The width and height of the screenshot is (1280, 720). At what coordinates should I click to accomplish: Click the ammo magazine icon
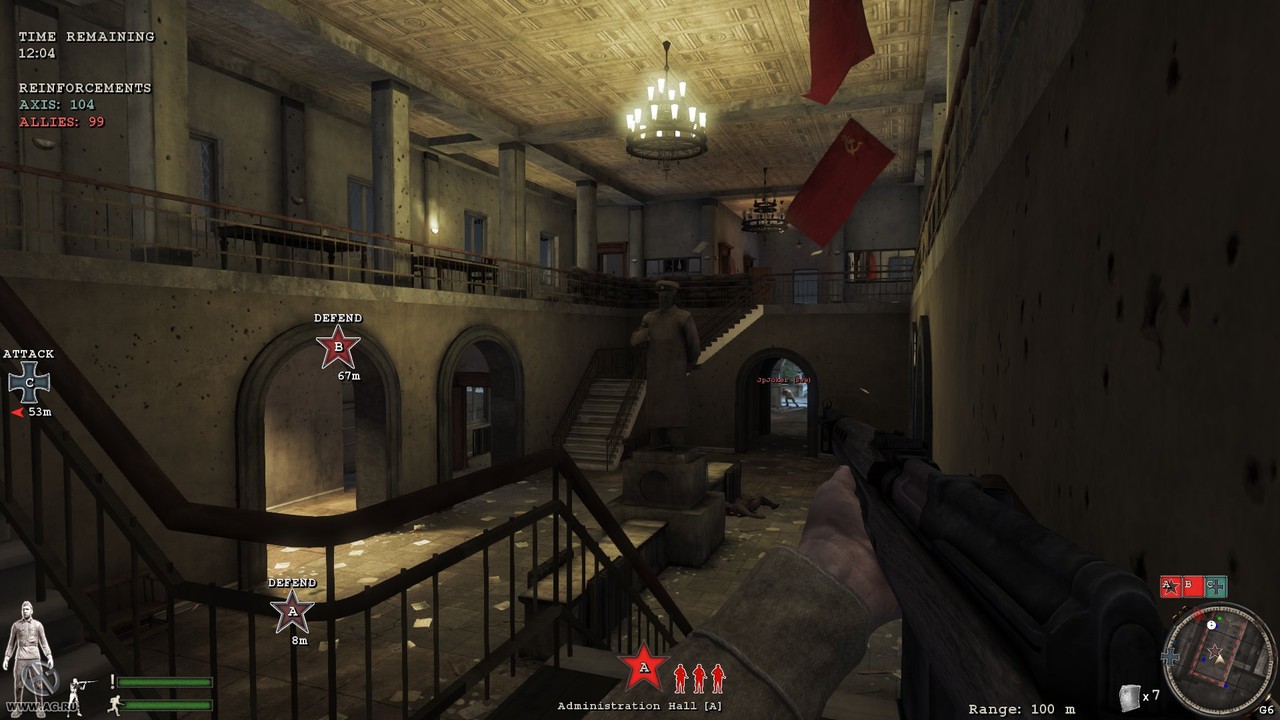1130,696
